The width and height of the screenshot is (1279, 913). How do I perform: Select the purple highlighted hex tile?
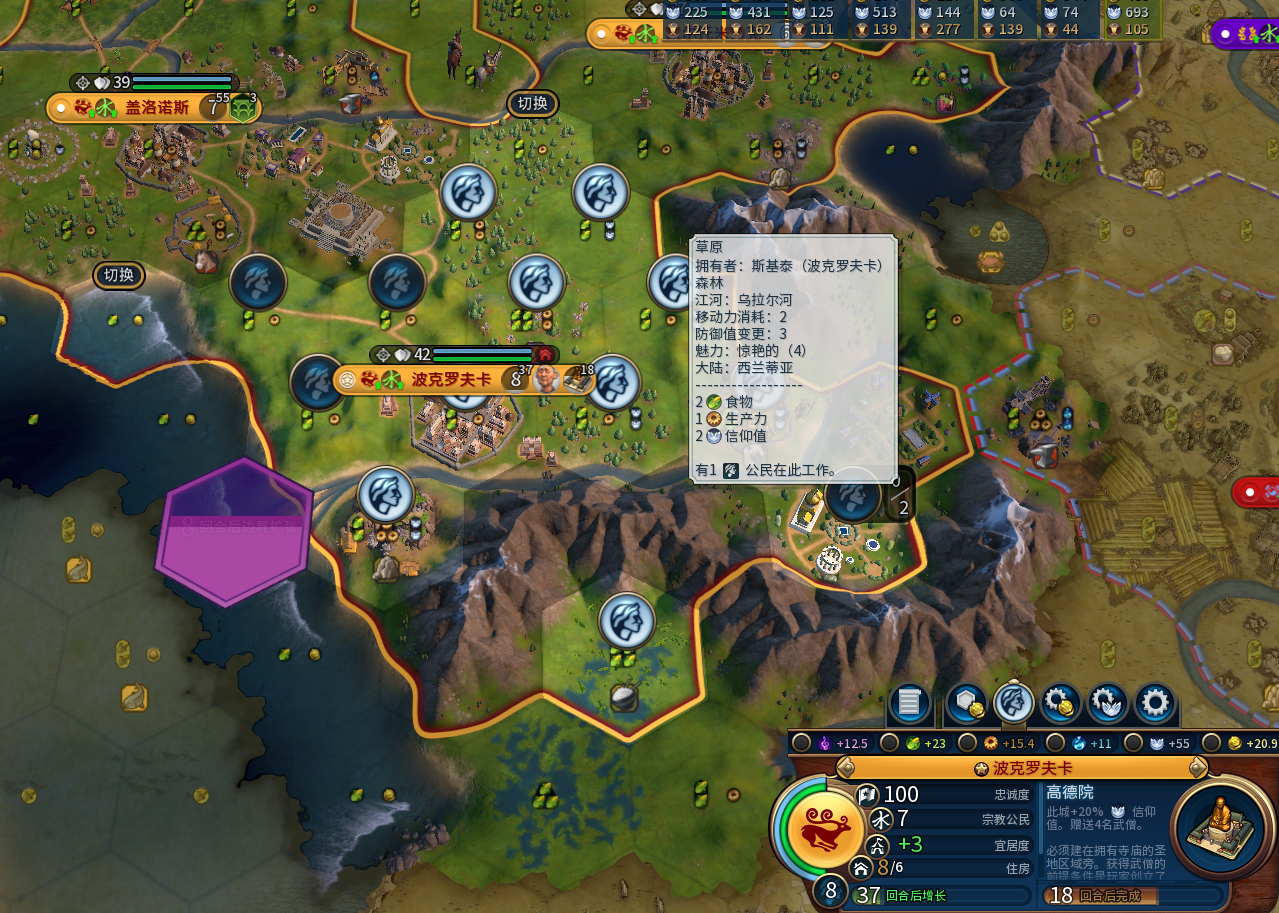(234, 532)
